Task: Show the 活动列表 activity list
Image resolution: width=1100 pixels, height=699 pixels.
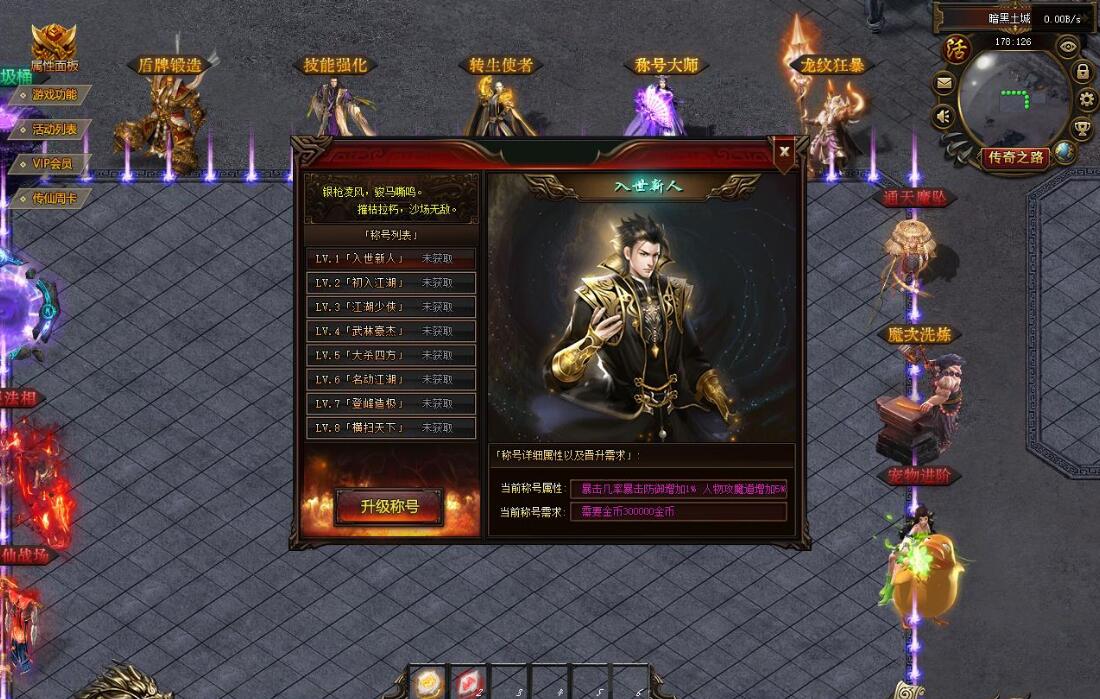Action: (x=53, y=129)
